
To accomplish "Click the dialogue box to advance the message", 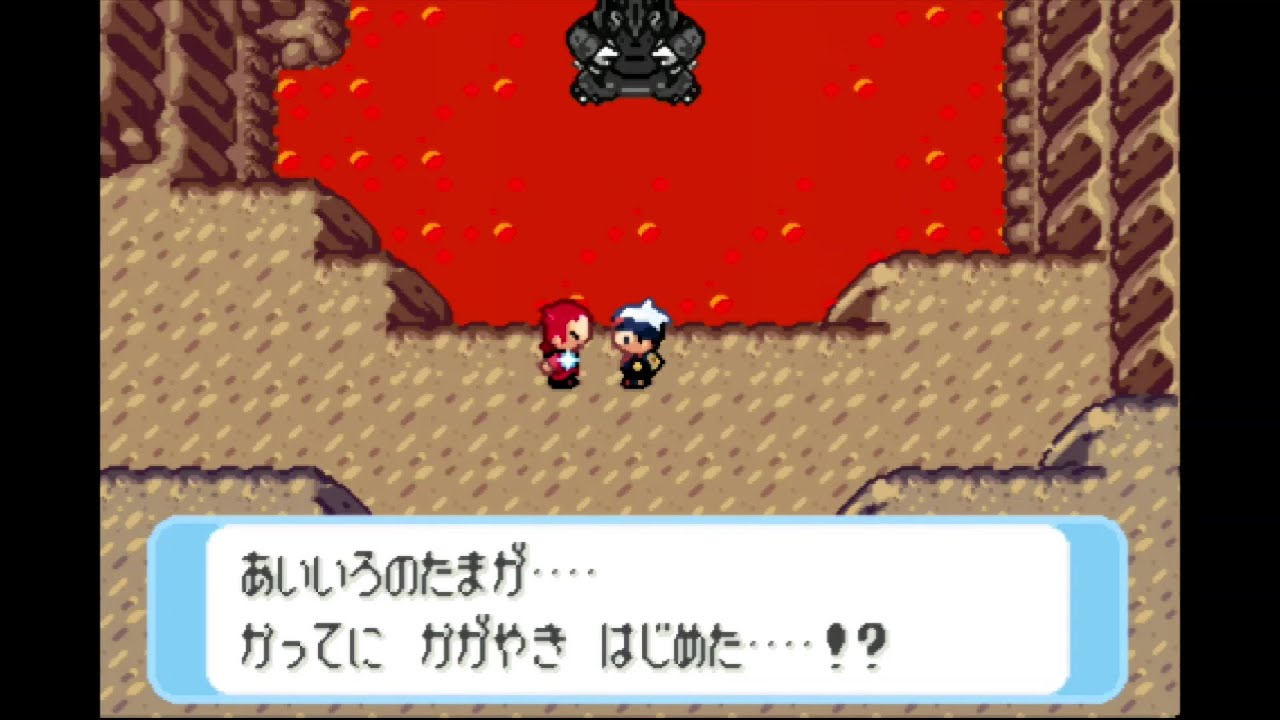I will 640,610.
